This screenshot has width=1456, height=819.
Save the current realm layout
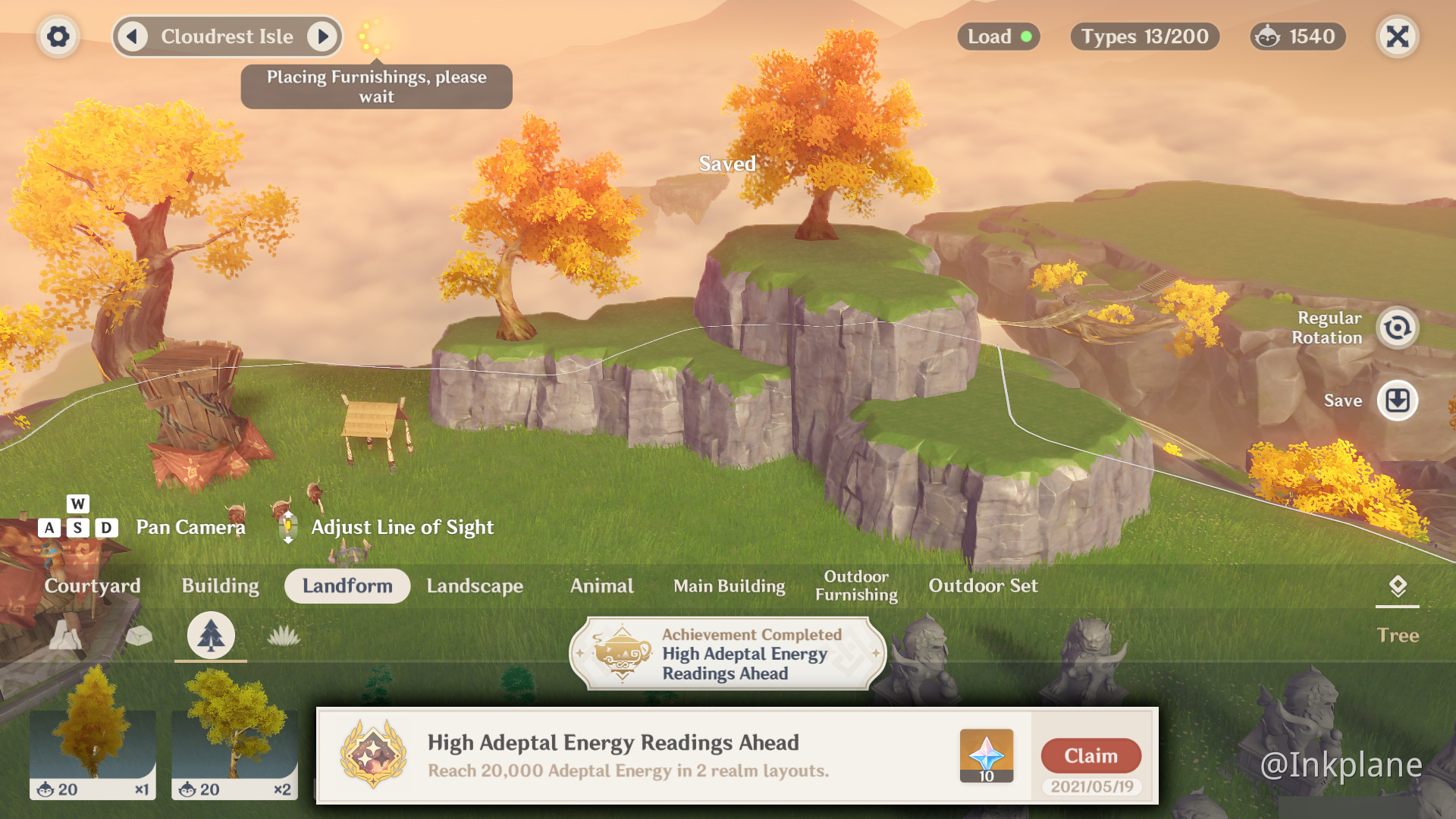coord(1397,400)
